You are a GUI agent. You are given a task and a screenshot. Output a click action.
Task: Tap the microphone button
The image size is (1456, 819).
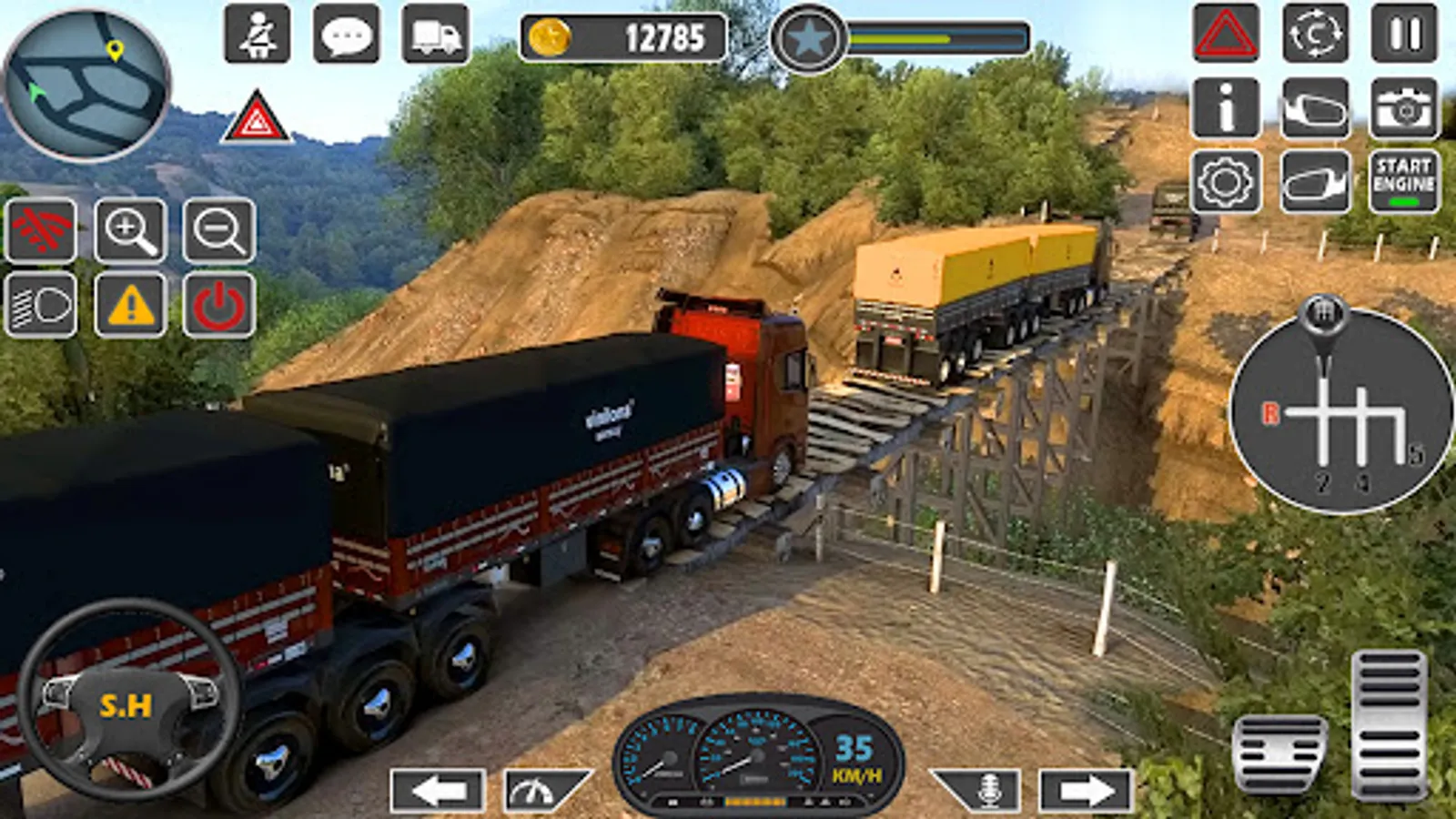point(986,790)
